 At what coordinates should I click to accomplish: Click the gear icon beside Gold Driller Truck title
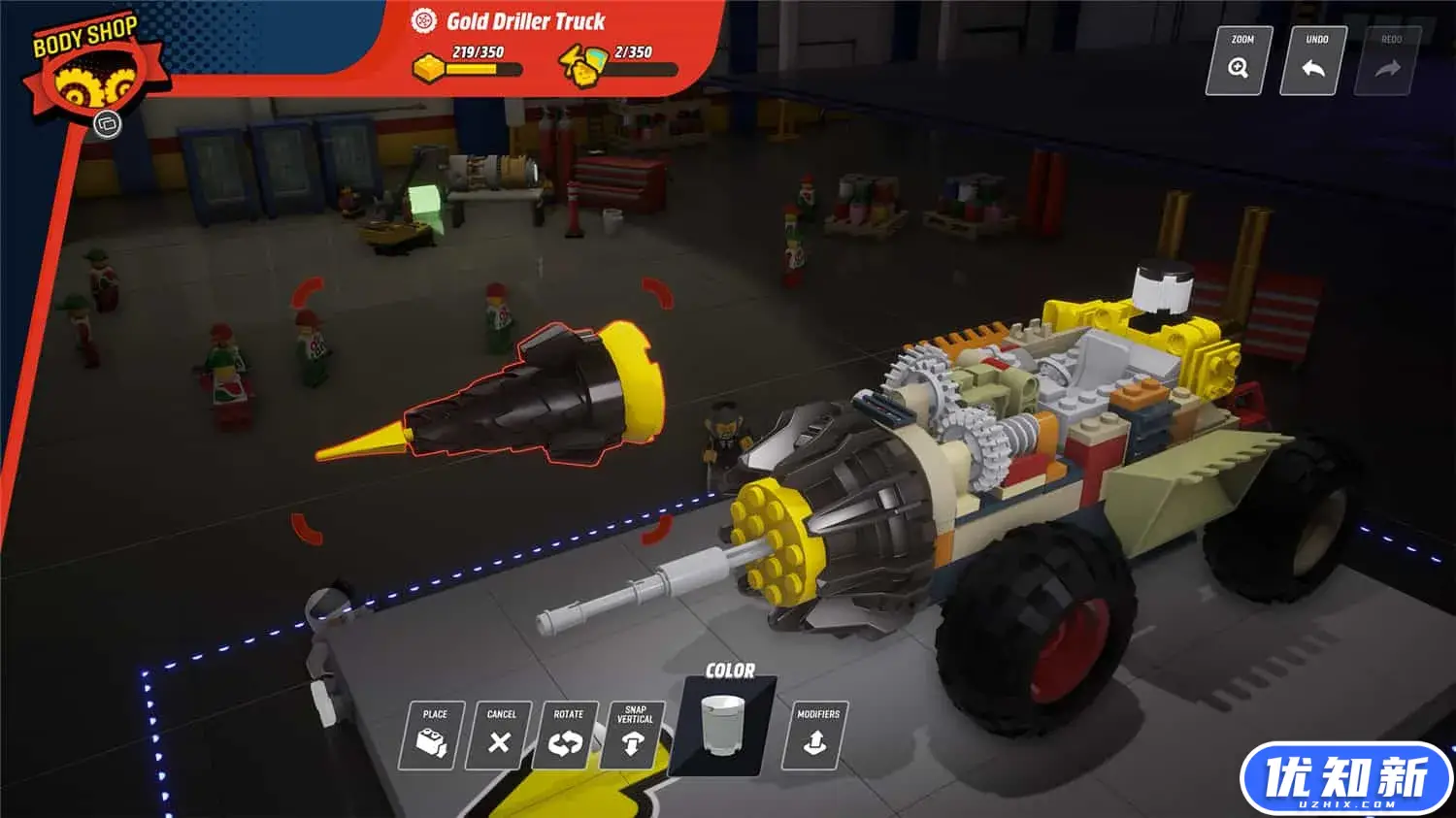click(x=422, y=21)
